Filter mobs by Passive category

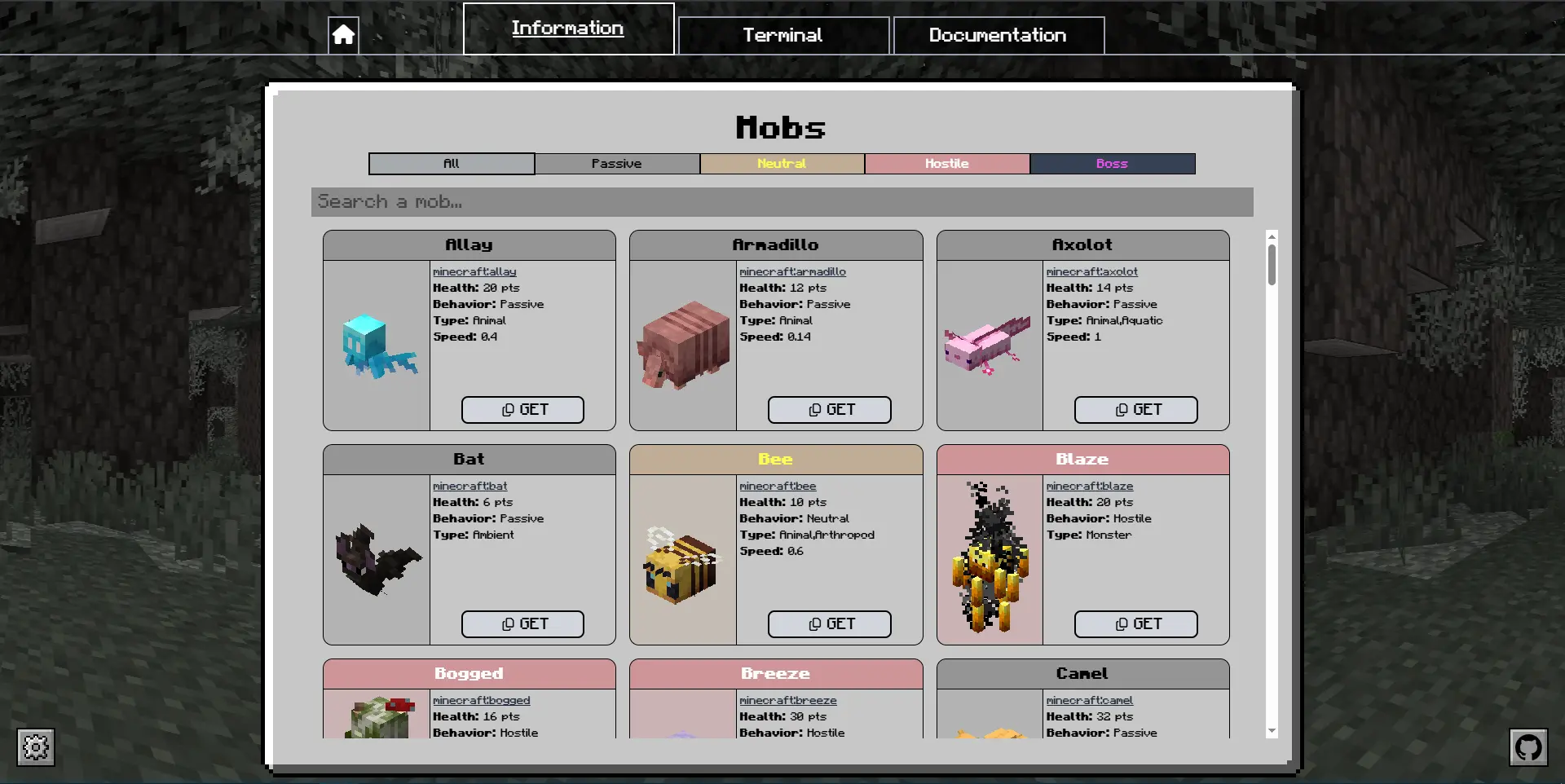click(x=617, y=163)
